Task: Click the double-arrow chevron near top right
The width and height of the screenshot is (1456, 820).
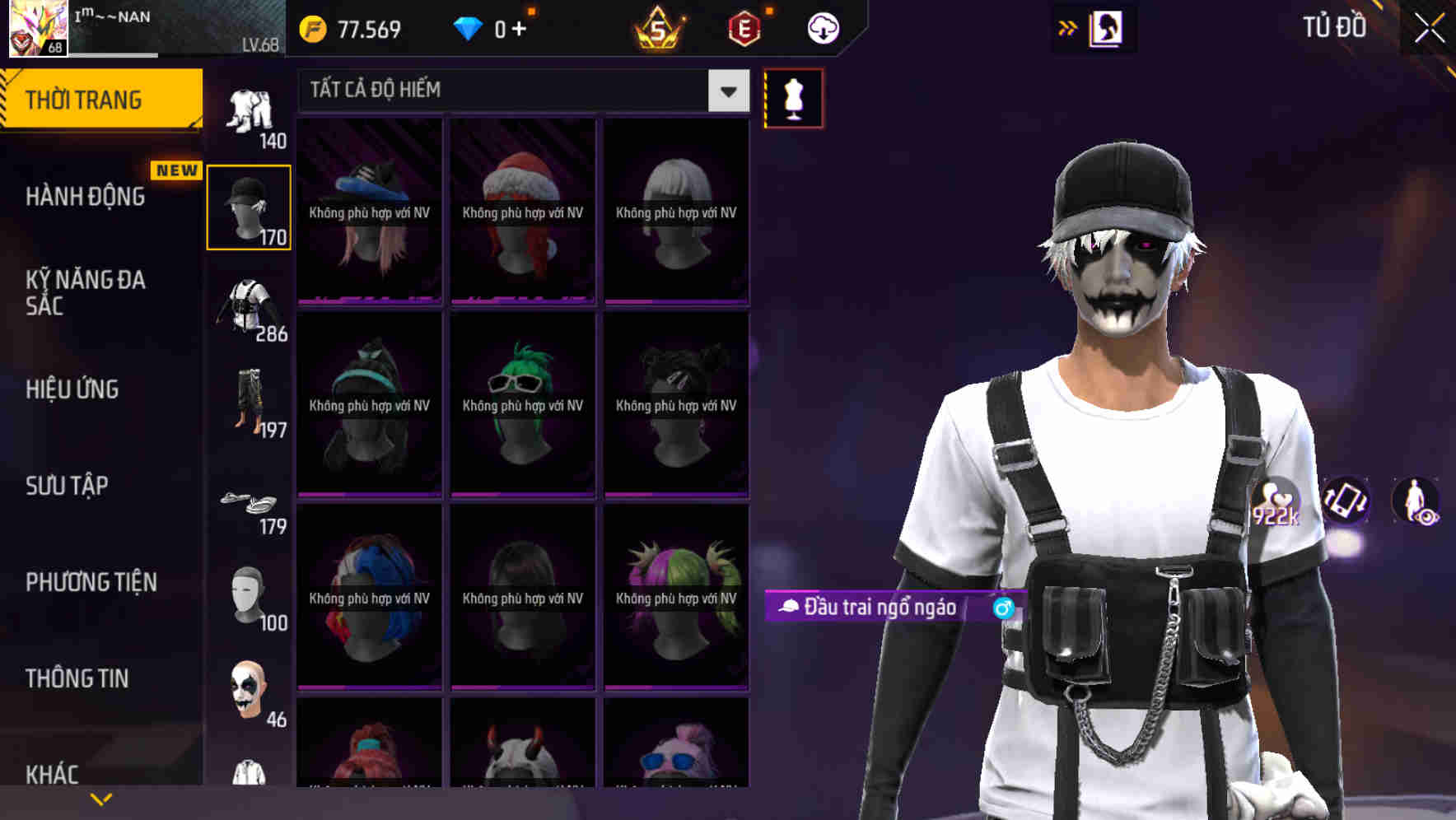Action: pyautogui.click(x=1067, y=27)
